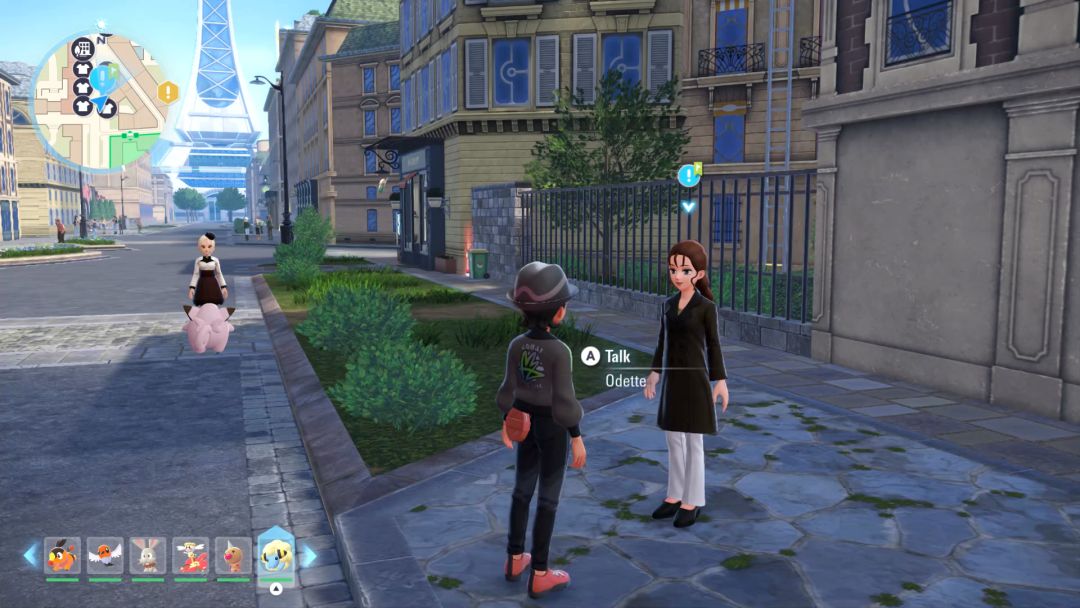
Task: Select Weedle in the party bar
Action: point(233,555)
